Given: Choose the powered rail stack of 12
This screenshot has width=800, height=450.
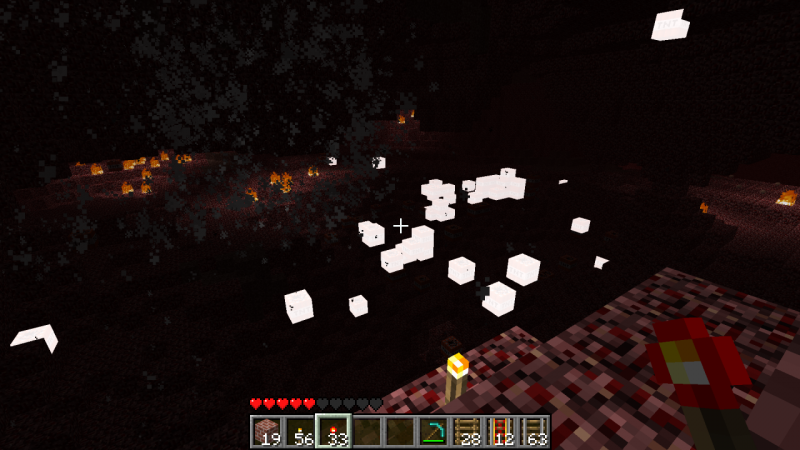Looking at the screenshot, I should [x=500, y=431].
